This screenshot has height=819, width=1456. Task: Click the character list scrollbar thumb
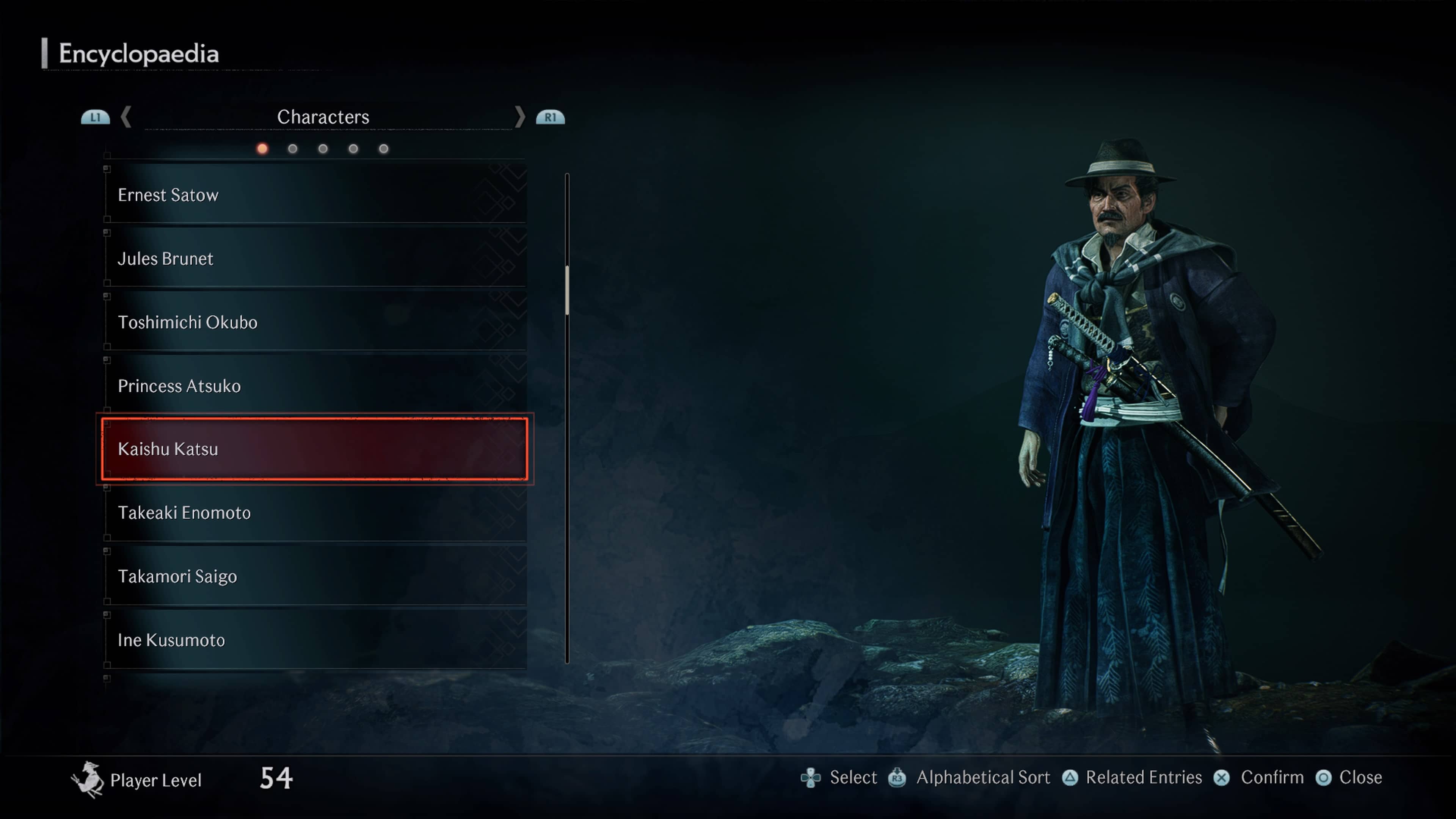(567, 289)
